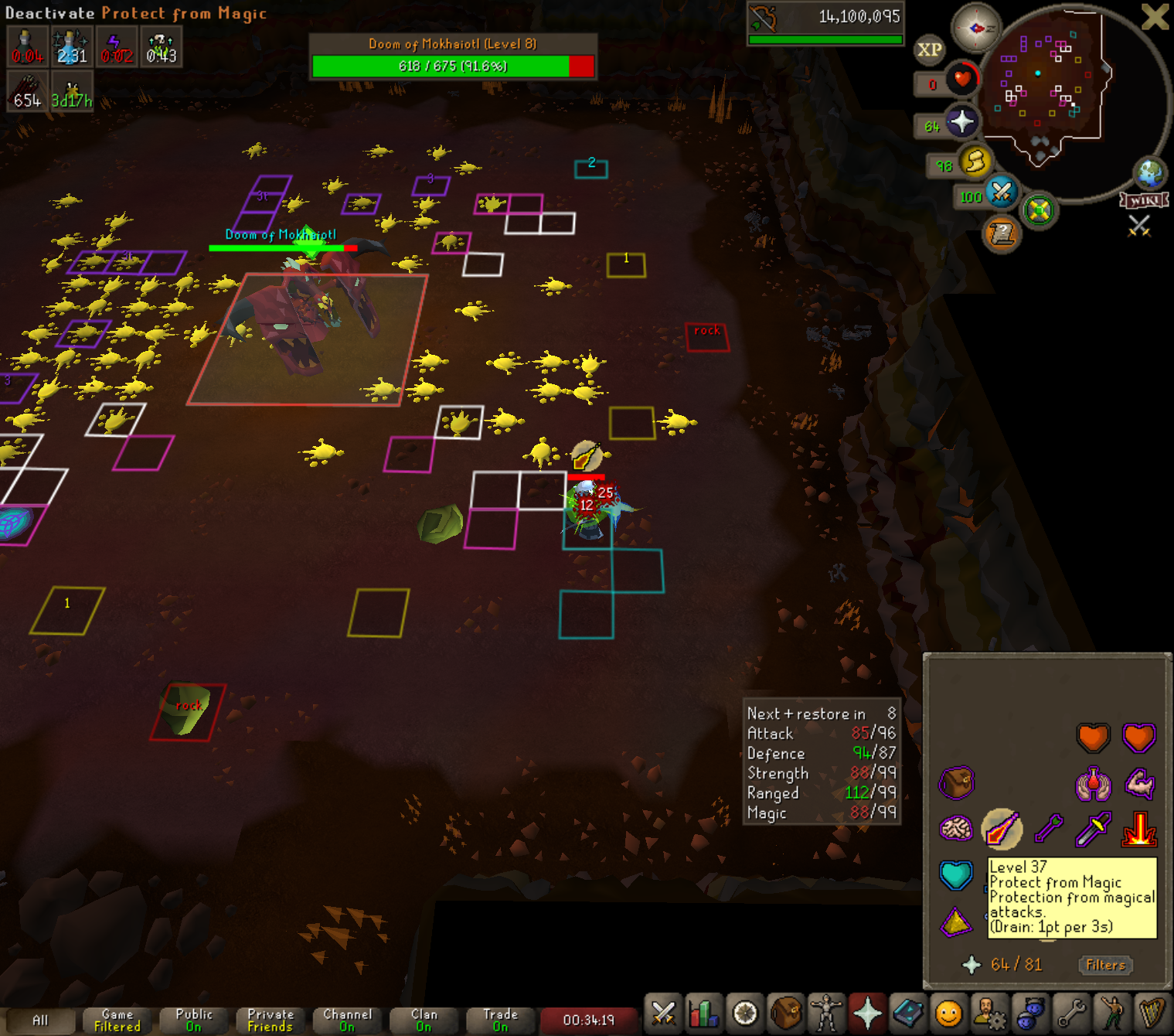Deactivate the Protect from Magic prayer

click(1002, 829)
